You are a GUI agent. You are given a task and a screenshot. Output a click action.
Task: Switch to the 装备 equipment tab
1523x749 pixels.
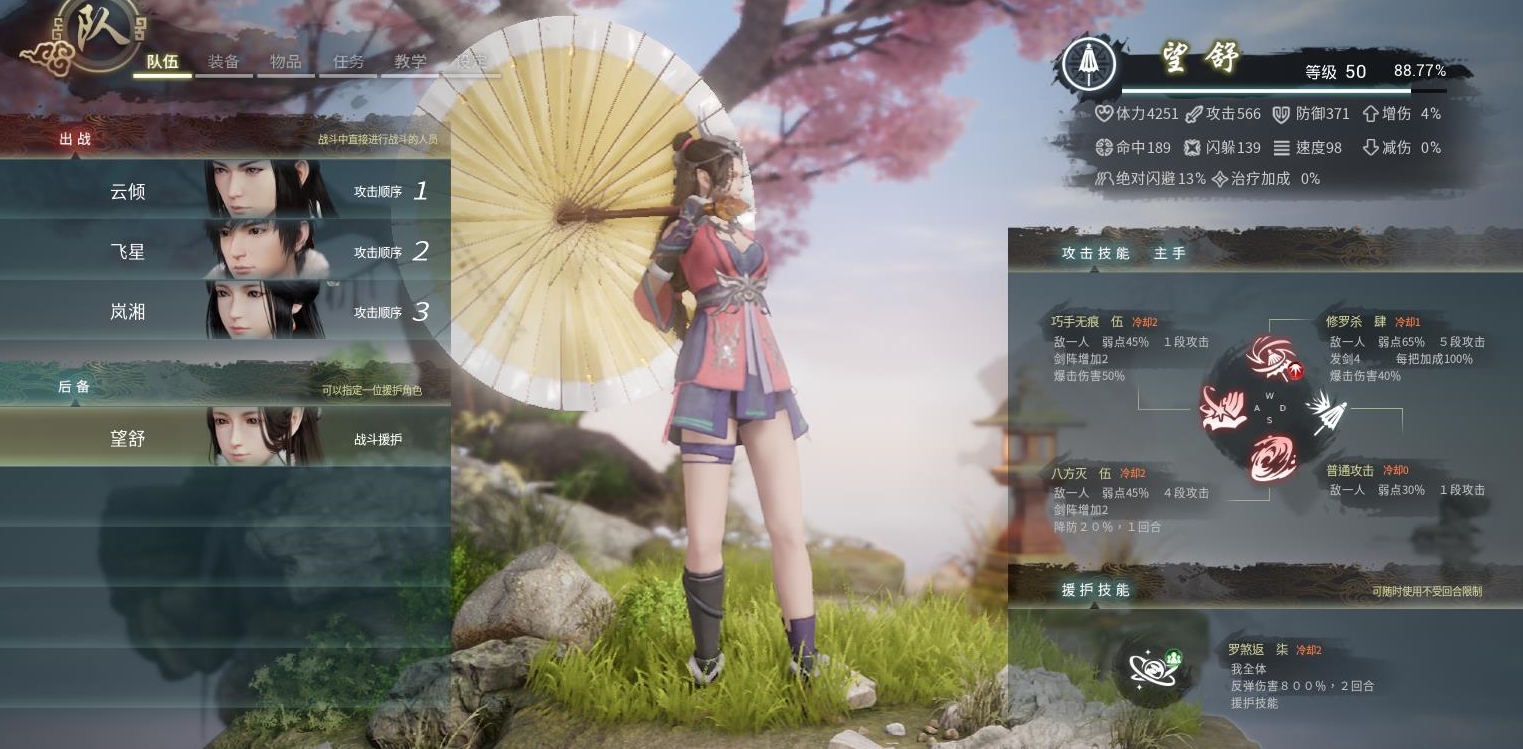pyautogui.click(x=224, y=62)
